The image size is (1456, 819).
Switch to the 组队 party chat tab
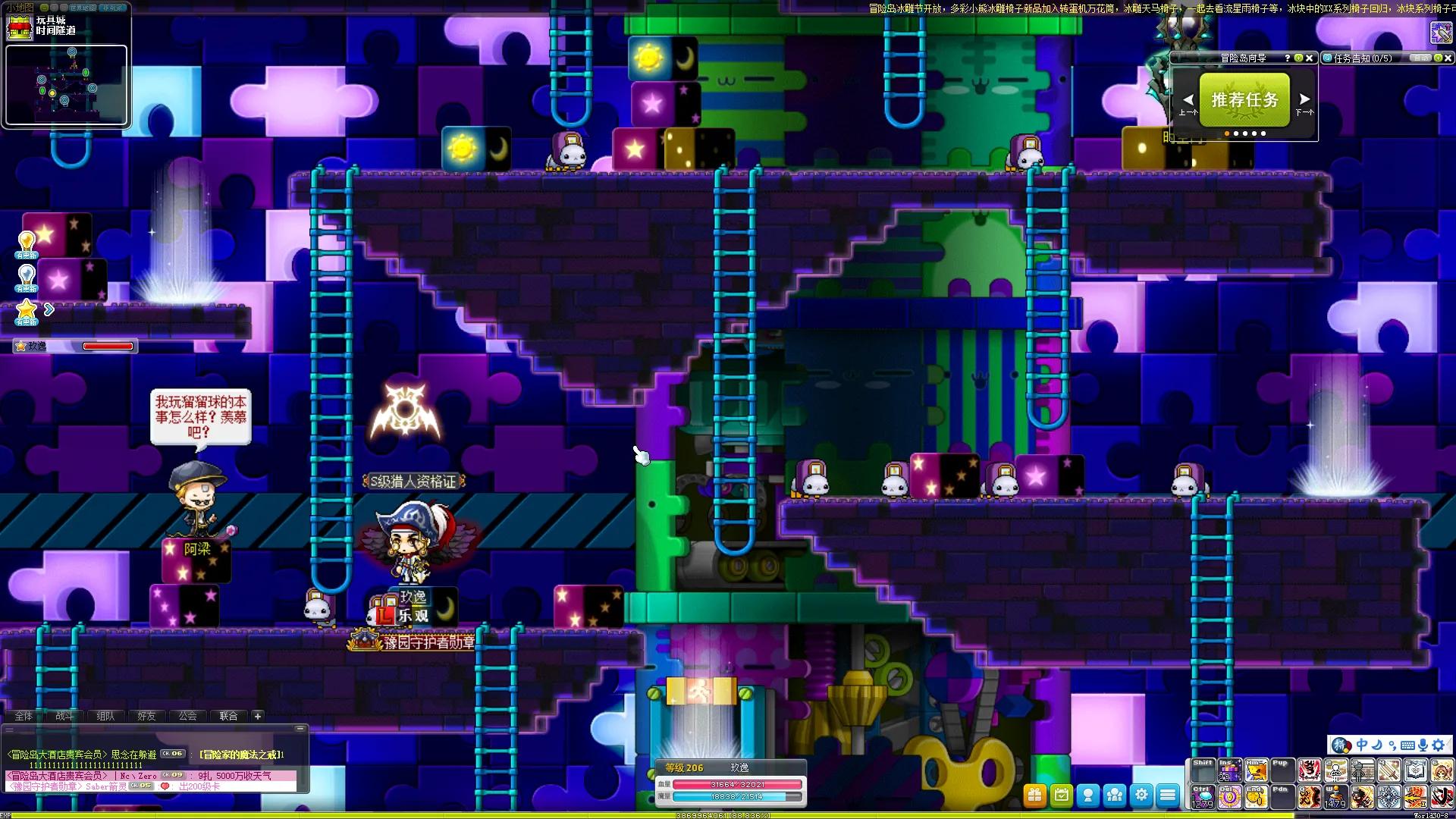click(x=105, y=716)
